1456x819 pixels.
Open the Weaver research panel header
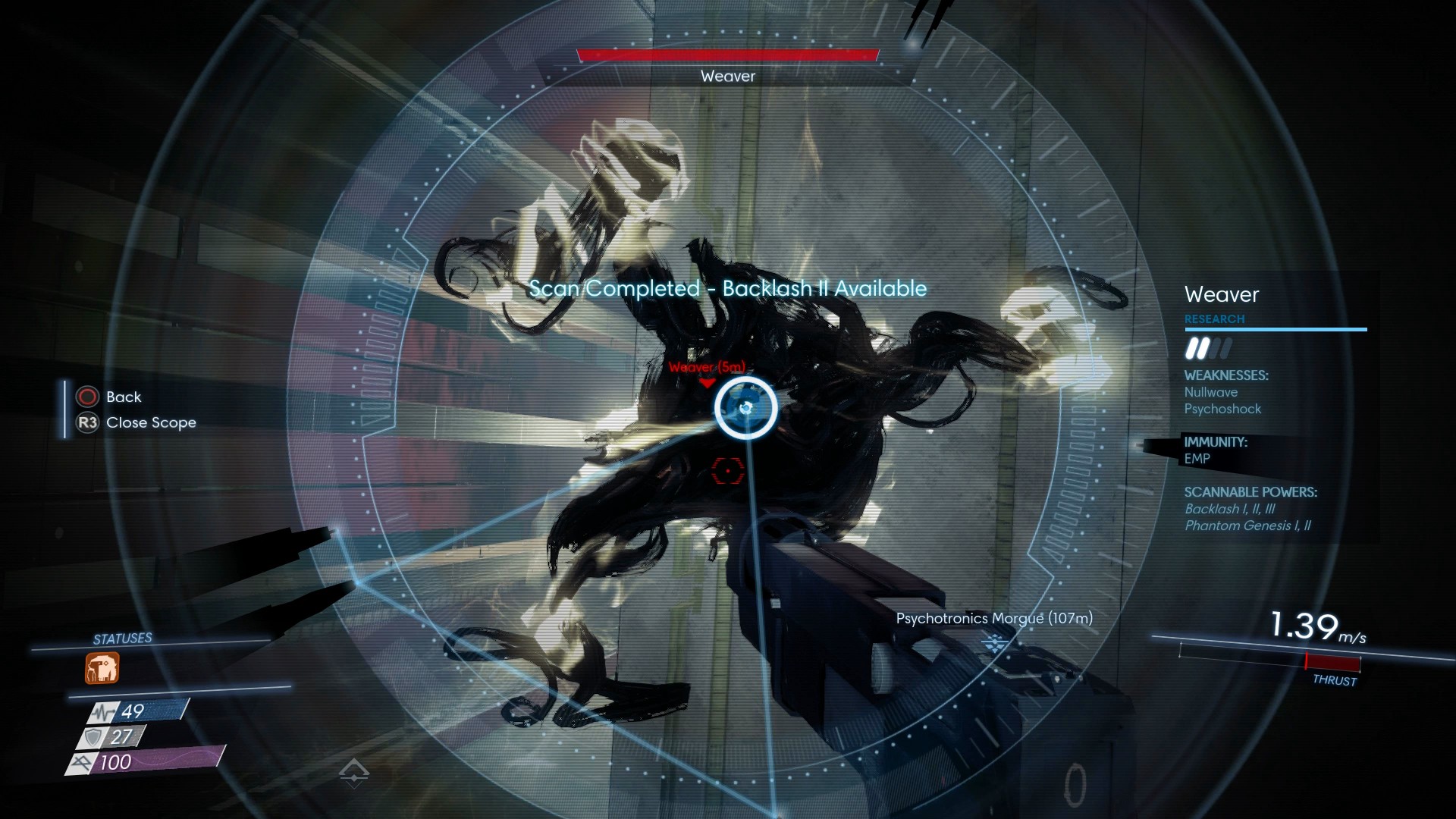pos(1221,294)
